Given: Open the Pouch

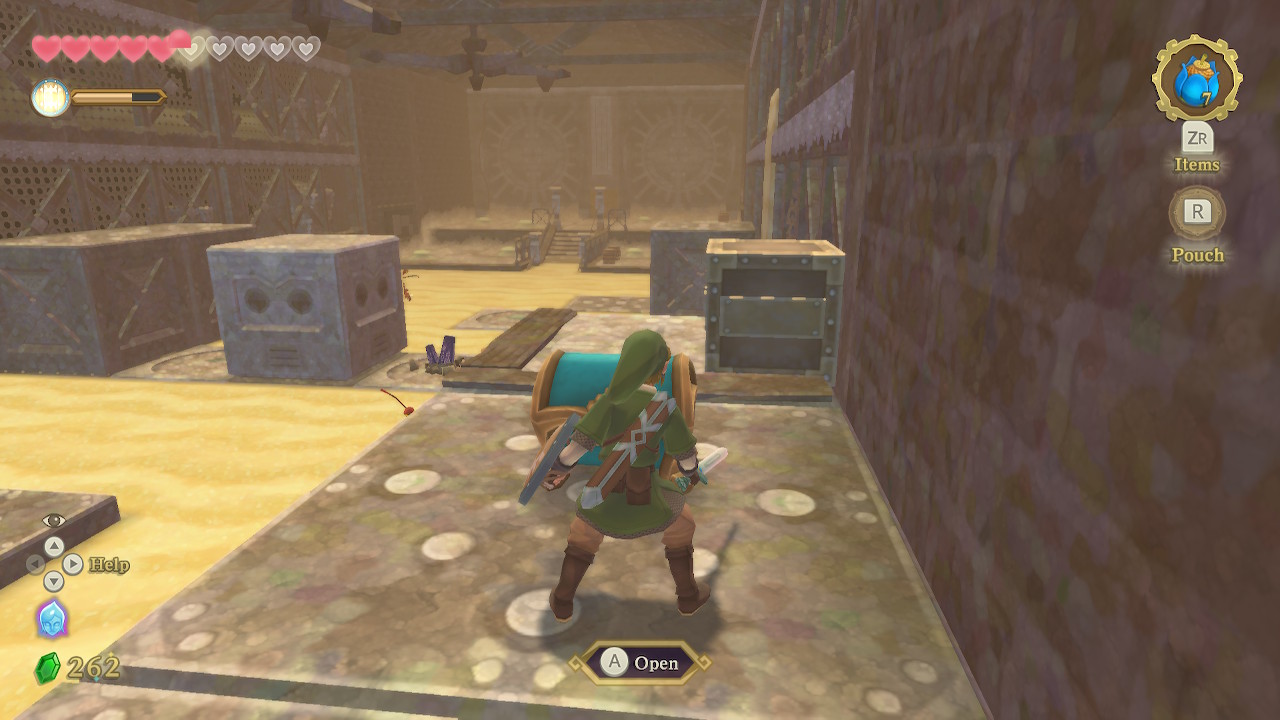Looking at the screenshot, I should [1197, 212].
